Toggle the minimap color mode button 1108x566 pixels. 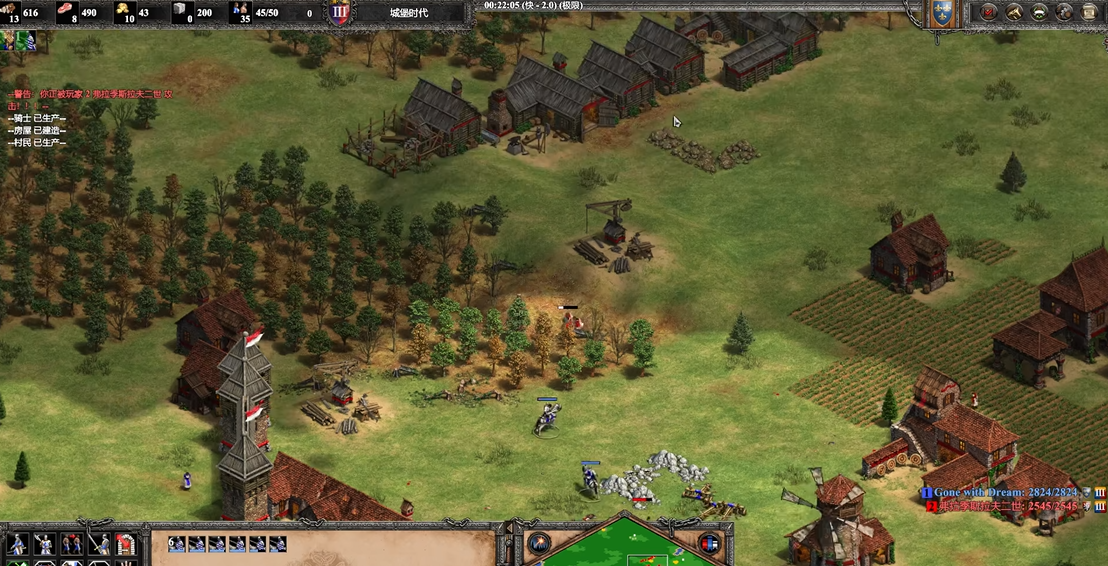pos(711,544)
